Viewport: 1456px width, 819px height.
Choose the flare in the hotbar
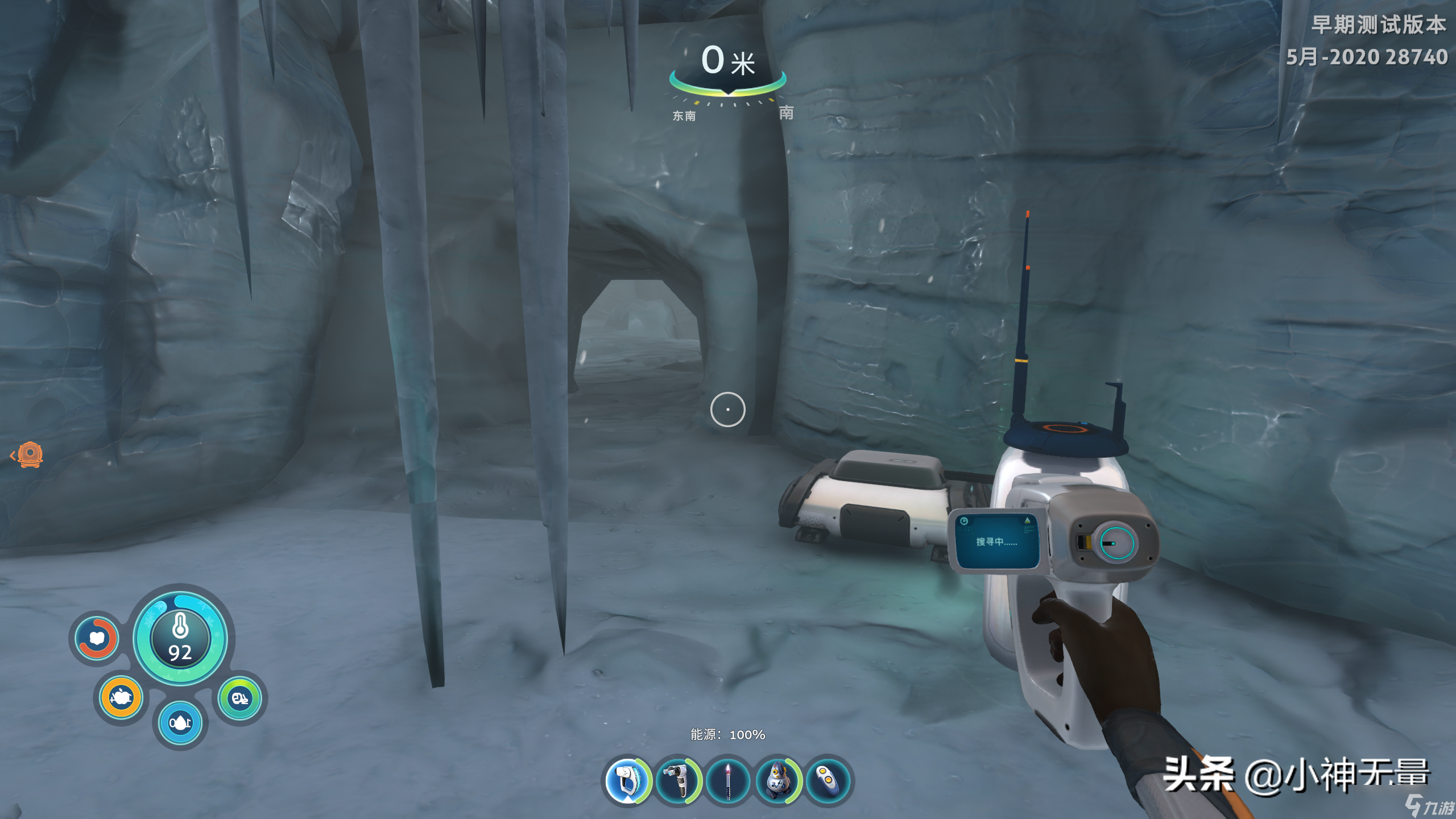coord(728,780)
